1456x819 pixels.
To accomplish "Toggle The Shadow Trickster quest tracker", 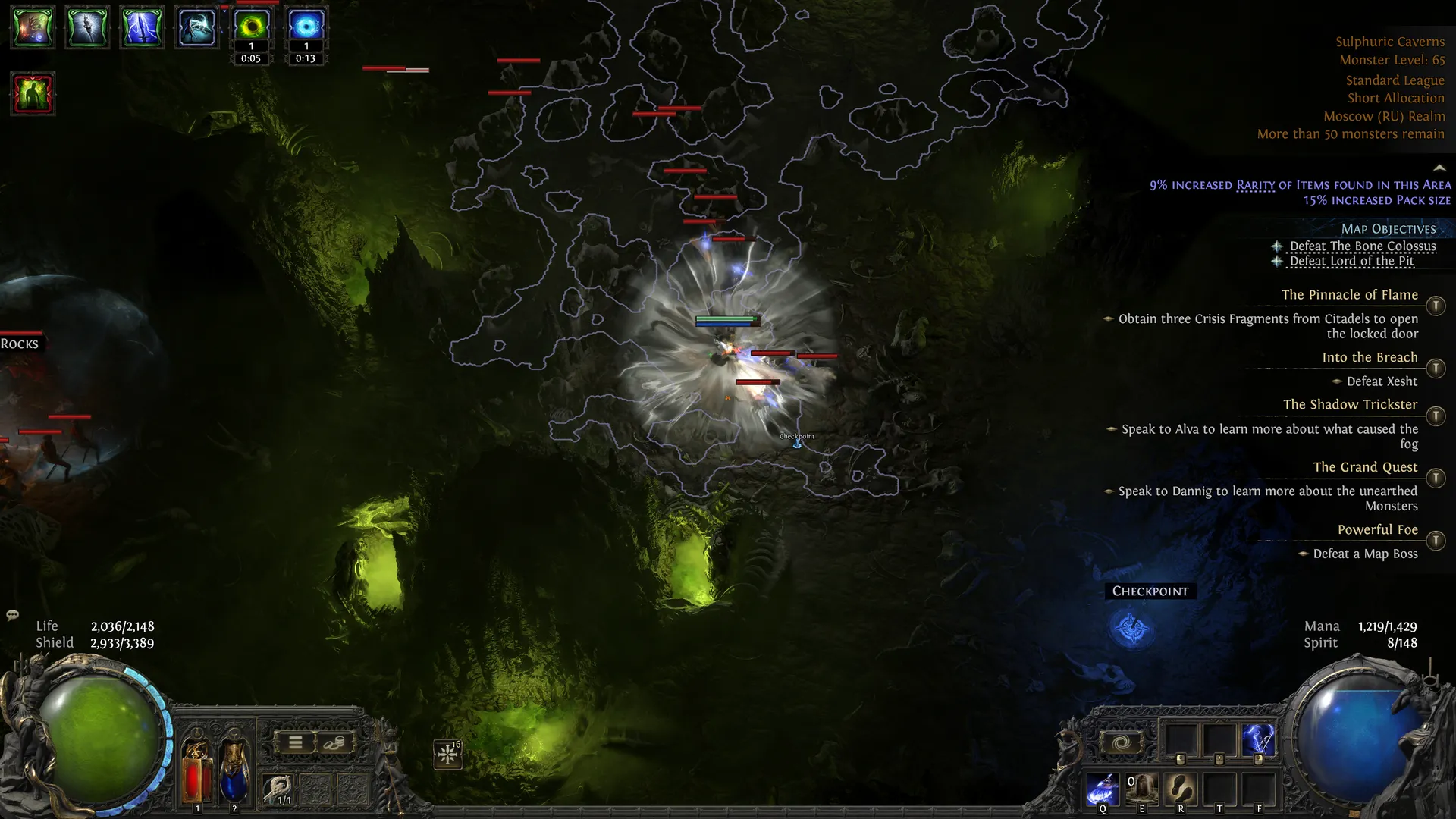I will [1436, 416].
